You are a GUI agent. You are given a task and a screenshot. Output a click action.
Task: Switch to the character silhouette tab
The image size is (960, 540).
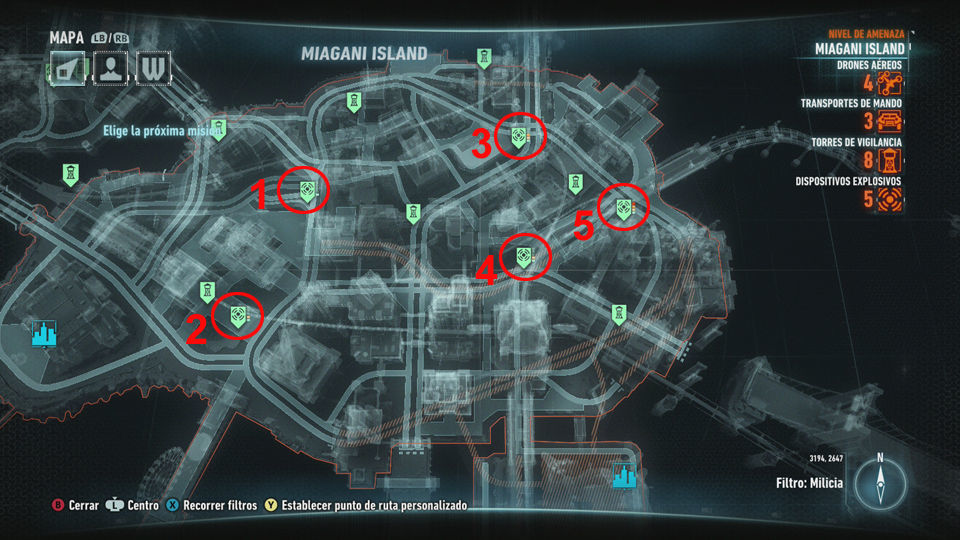point(113,67)
